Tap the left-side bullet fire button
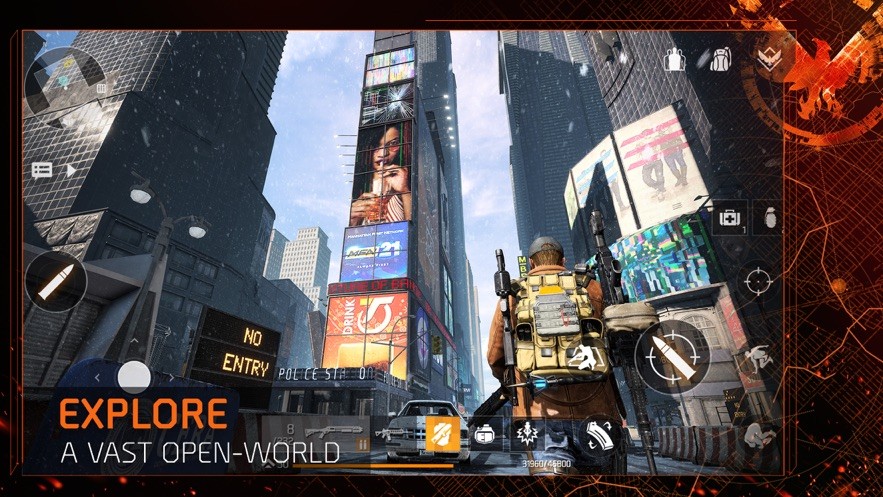 (x=55, y=281)
